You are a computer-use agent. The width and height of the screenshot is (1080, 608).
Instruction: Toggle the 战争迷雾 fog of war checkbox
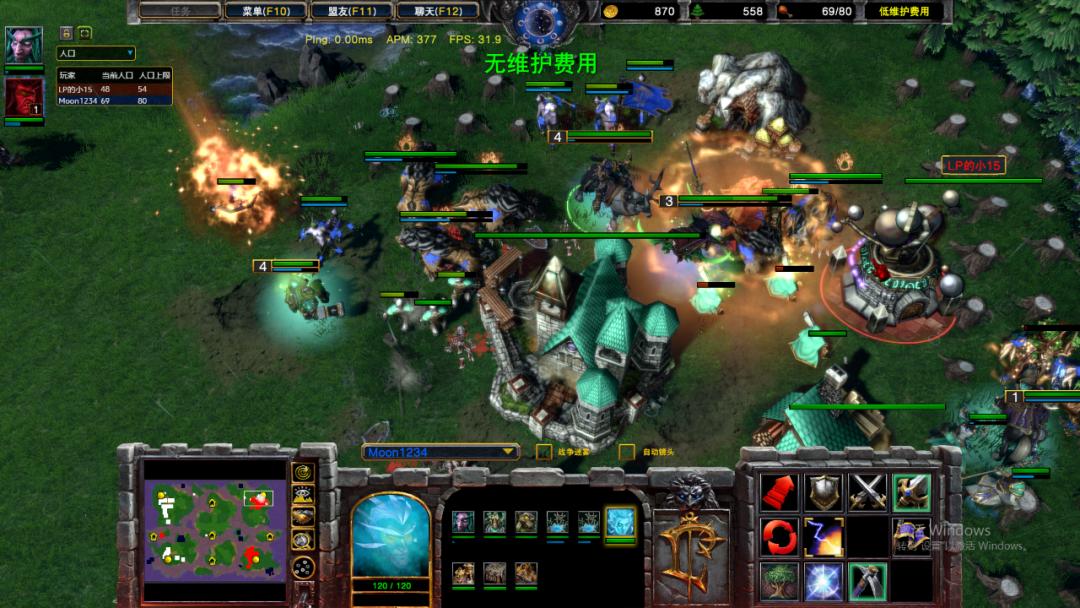(x=544, y=452)
